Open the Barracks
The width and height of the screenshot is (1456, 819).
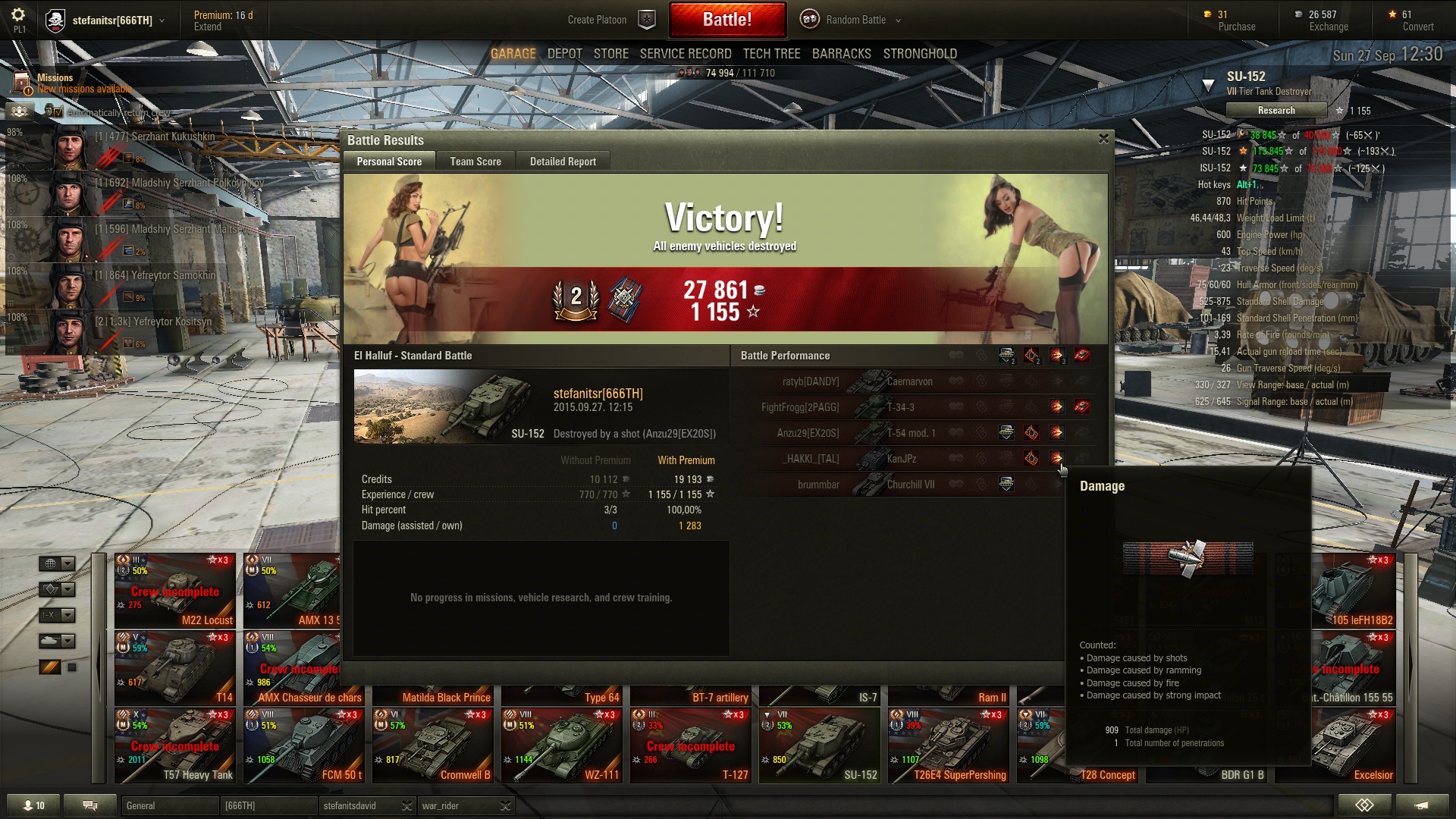point(842,54)
